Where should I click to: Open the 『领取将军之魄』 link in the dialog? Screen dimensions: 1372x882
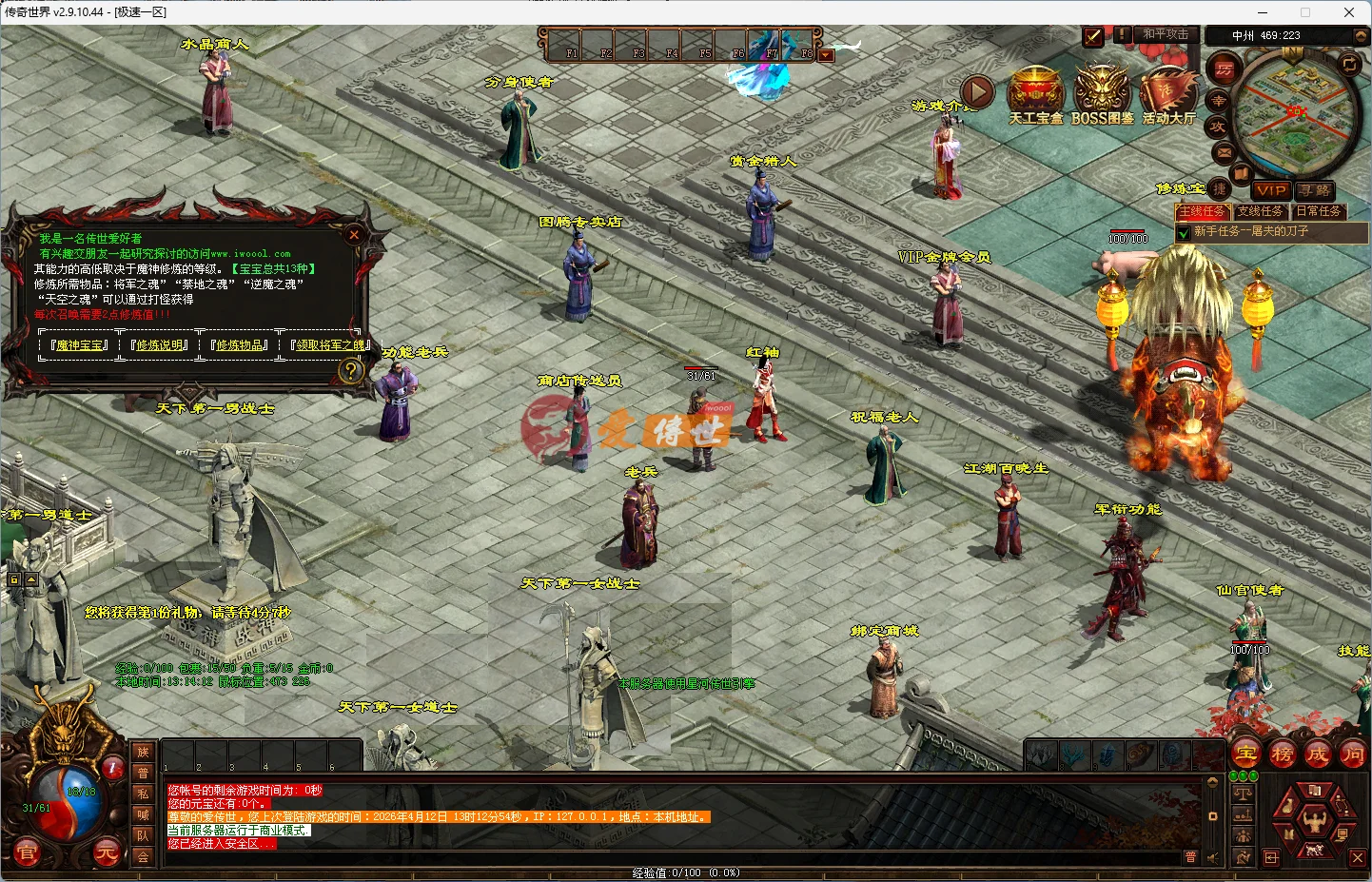coord(329,345)
